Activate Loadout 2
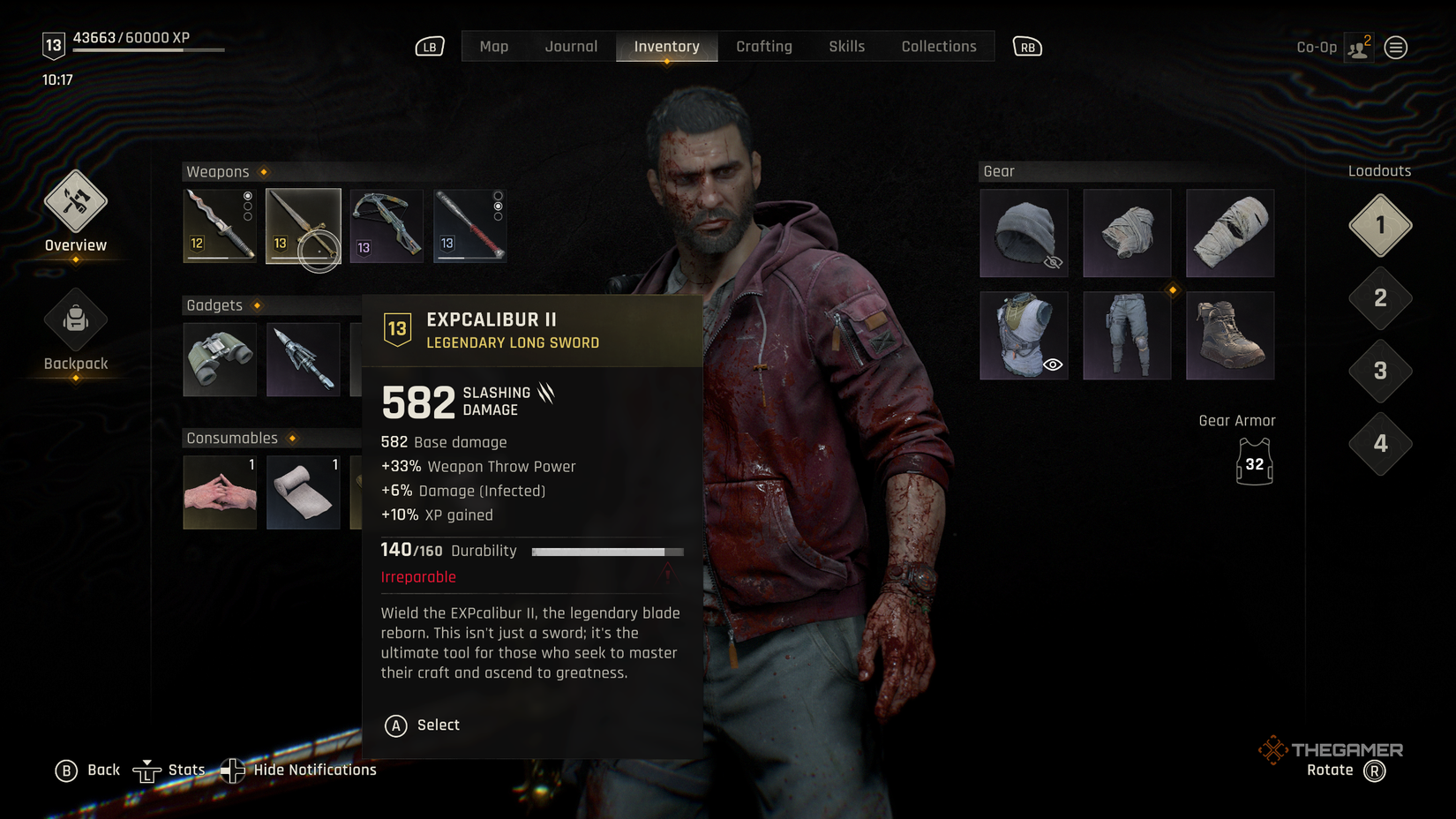 point(1379,299)
